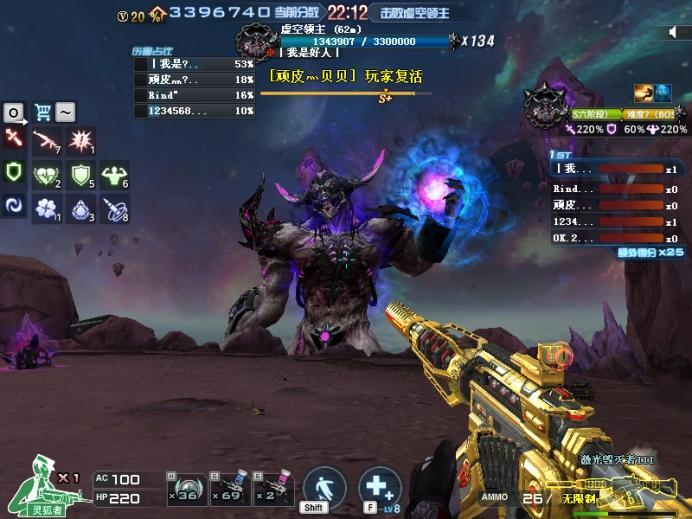
Task: Choose the orbiting bullet ammo skill
Action: pos(114,208)
